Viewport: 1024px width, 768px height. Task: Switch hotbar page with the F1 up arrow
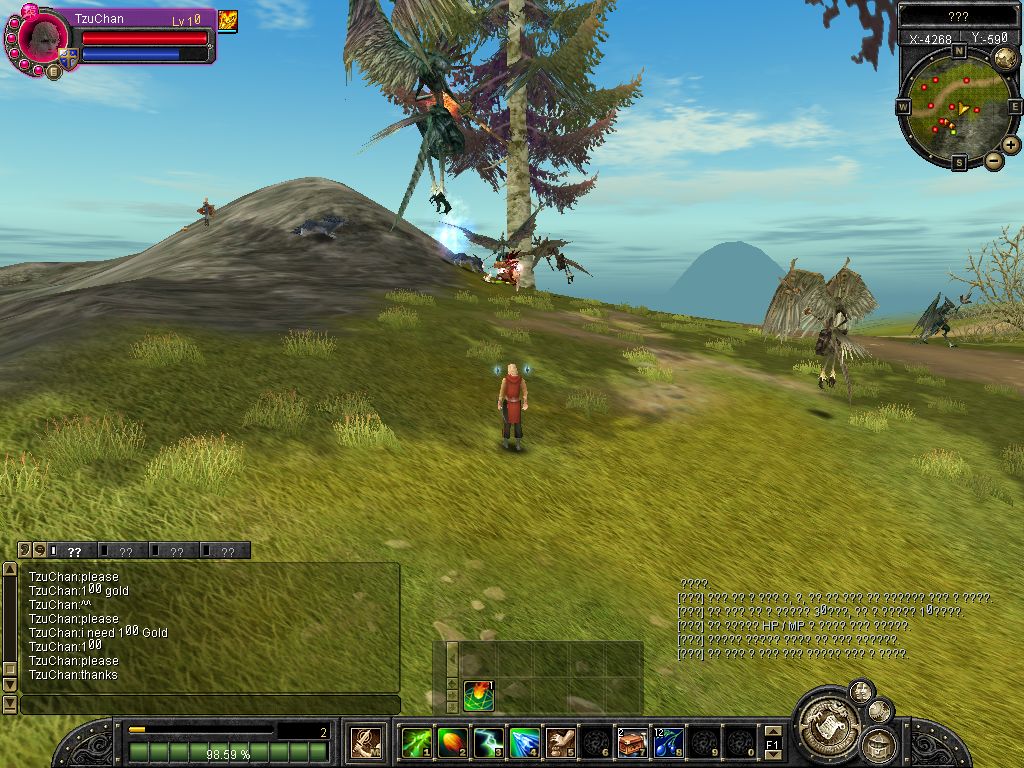click(x=772, y=731)
